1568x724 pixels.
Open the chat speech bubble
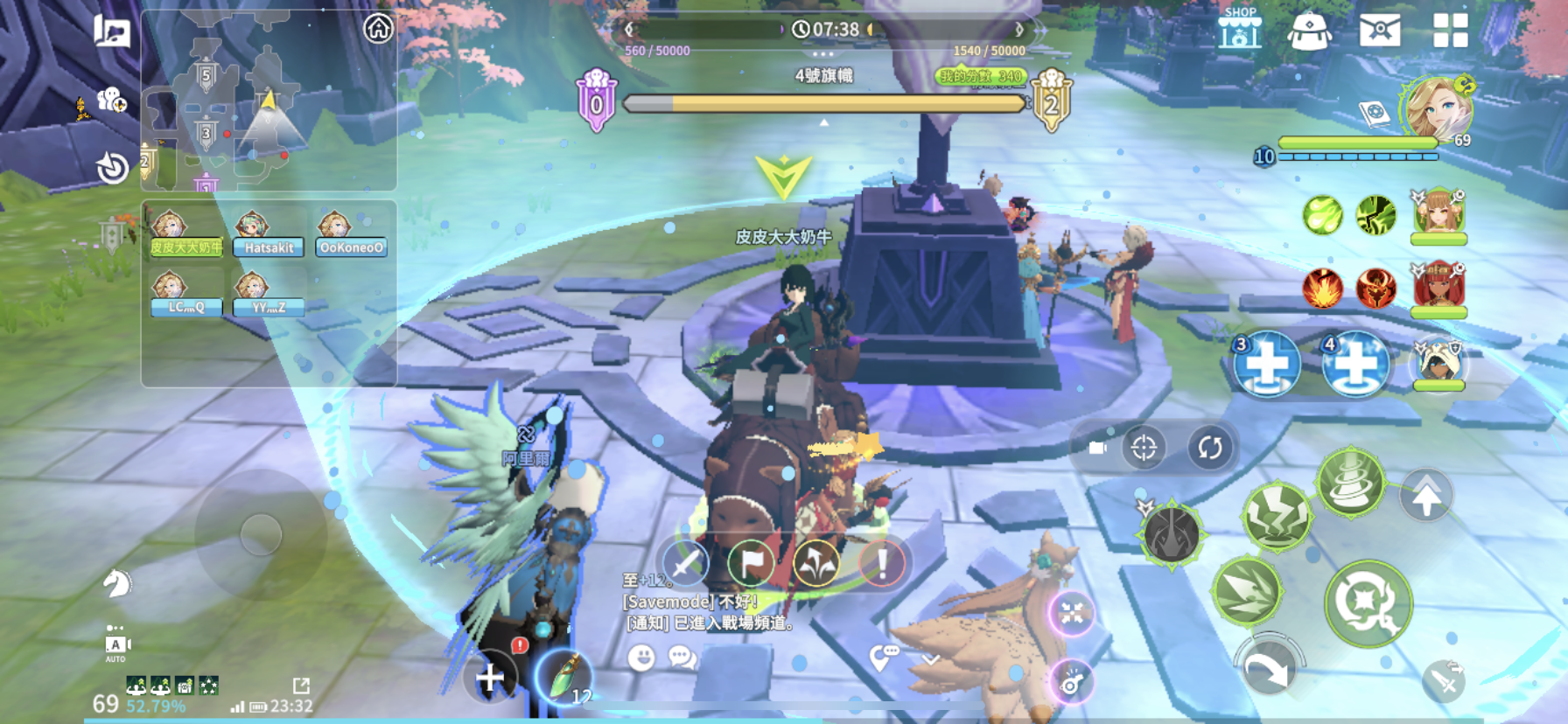tap(682, 657)
